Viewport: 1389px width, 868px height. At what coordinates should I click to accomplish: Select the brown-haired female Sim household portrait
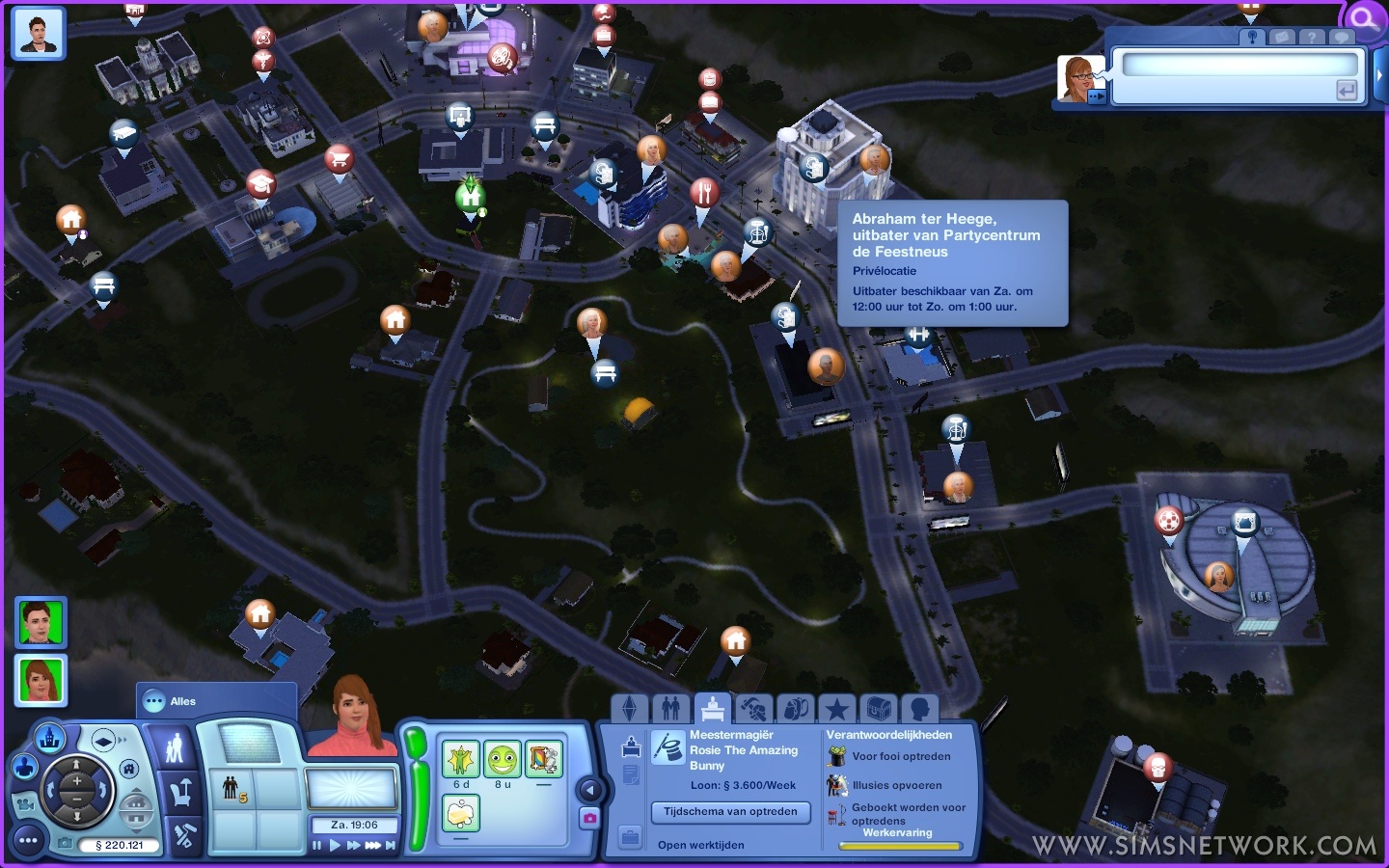tap(40, 680)
